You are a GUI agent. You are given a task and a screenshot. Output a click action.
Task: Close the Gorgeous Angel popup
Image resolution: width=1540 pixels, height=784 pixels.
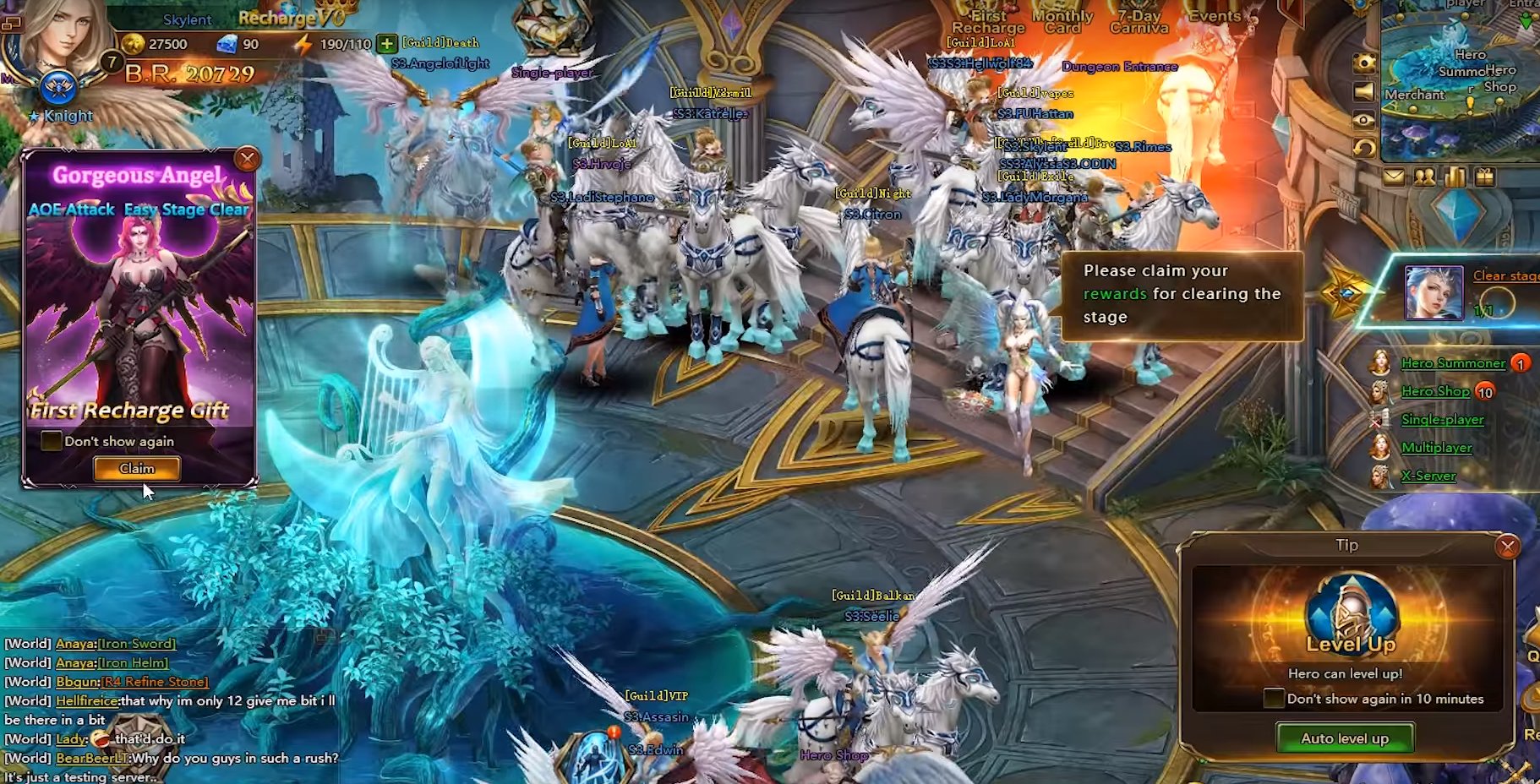[x=247, y=159]
